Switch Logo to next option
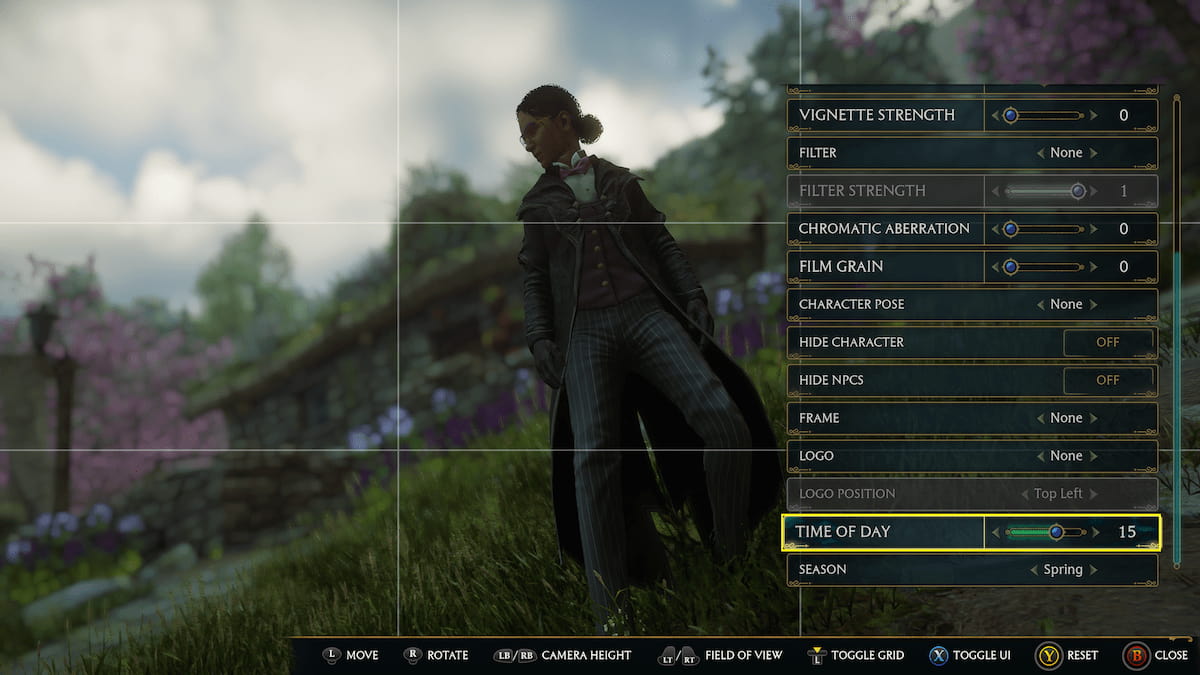This screenshot has height=675, width=1200. tap(1094, 456)
